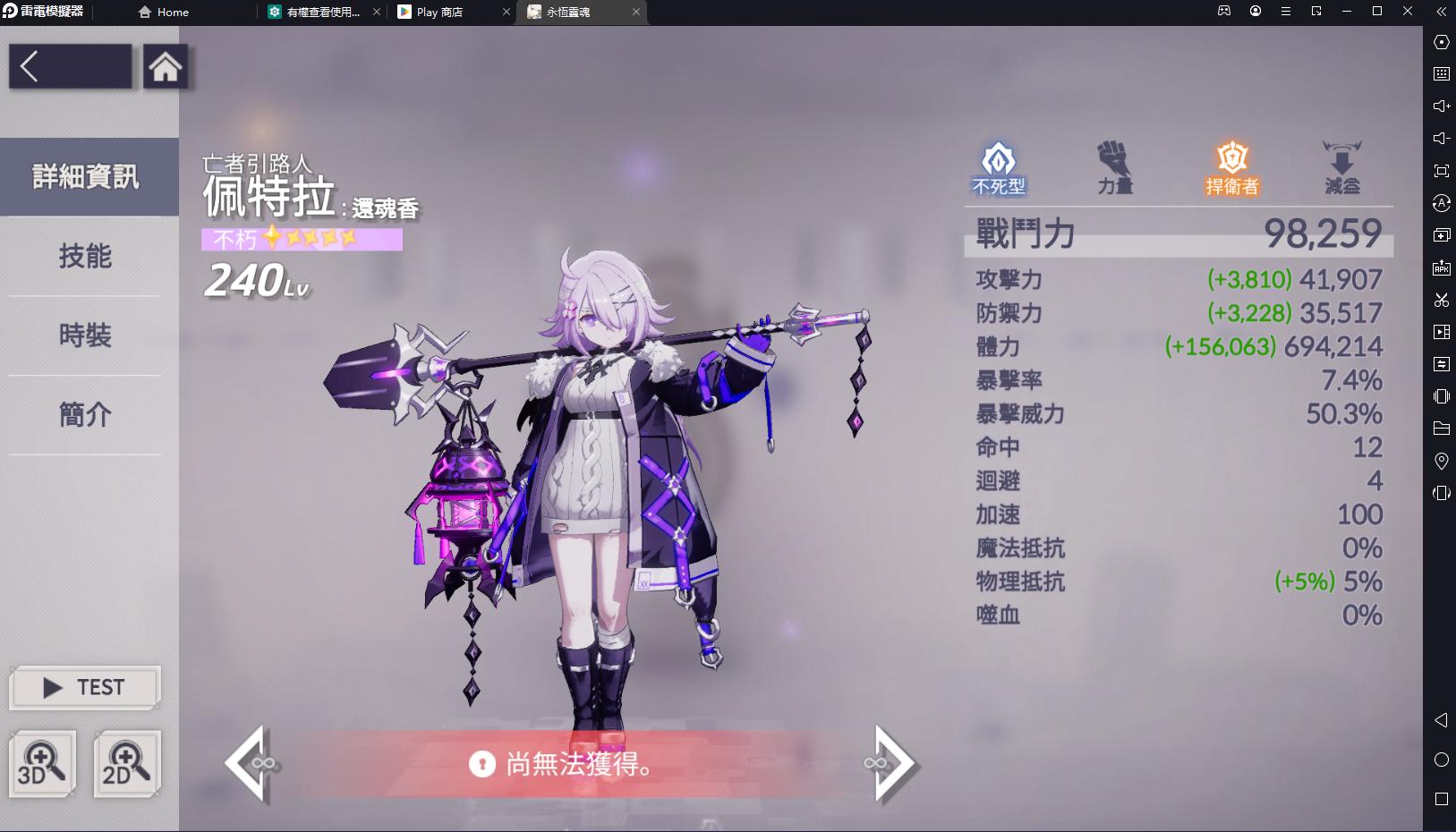The width and height of the screenshot is (1456, 832).
Task: Open the APK install tool in emulator sidebar
Action: point(1443,267)
